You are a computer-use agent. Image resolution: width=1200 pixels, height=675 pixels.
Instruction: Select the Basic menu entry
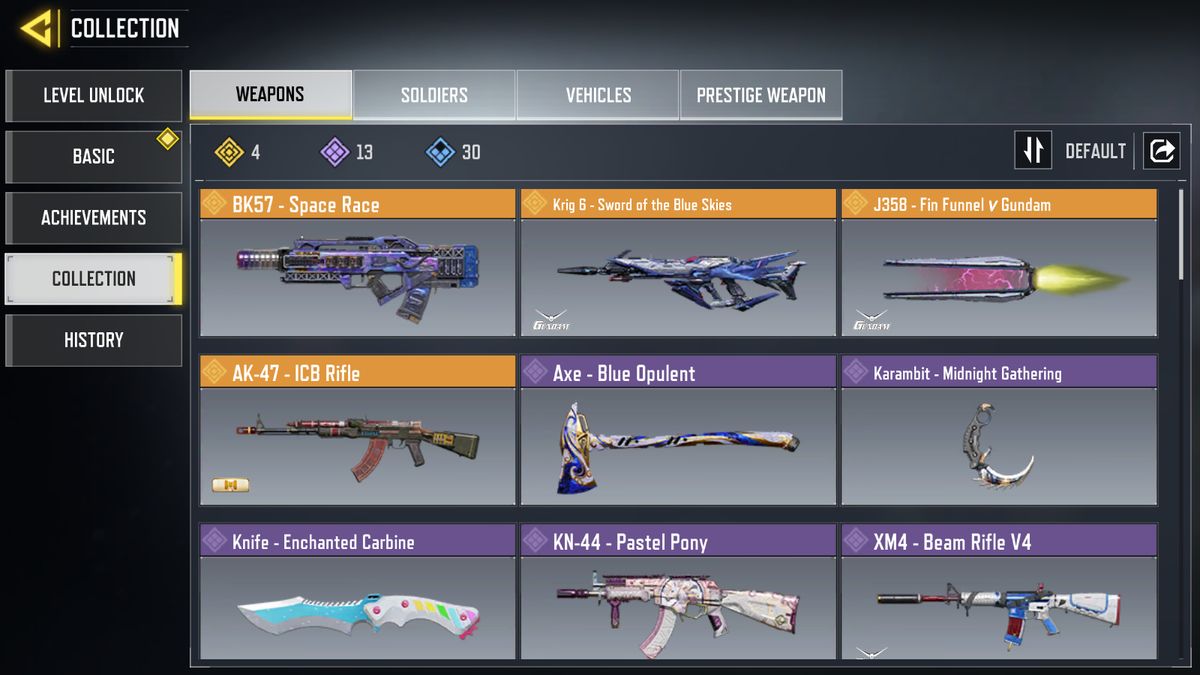[94, 157]
